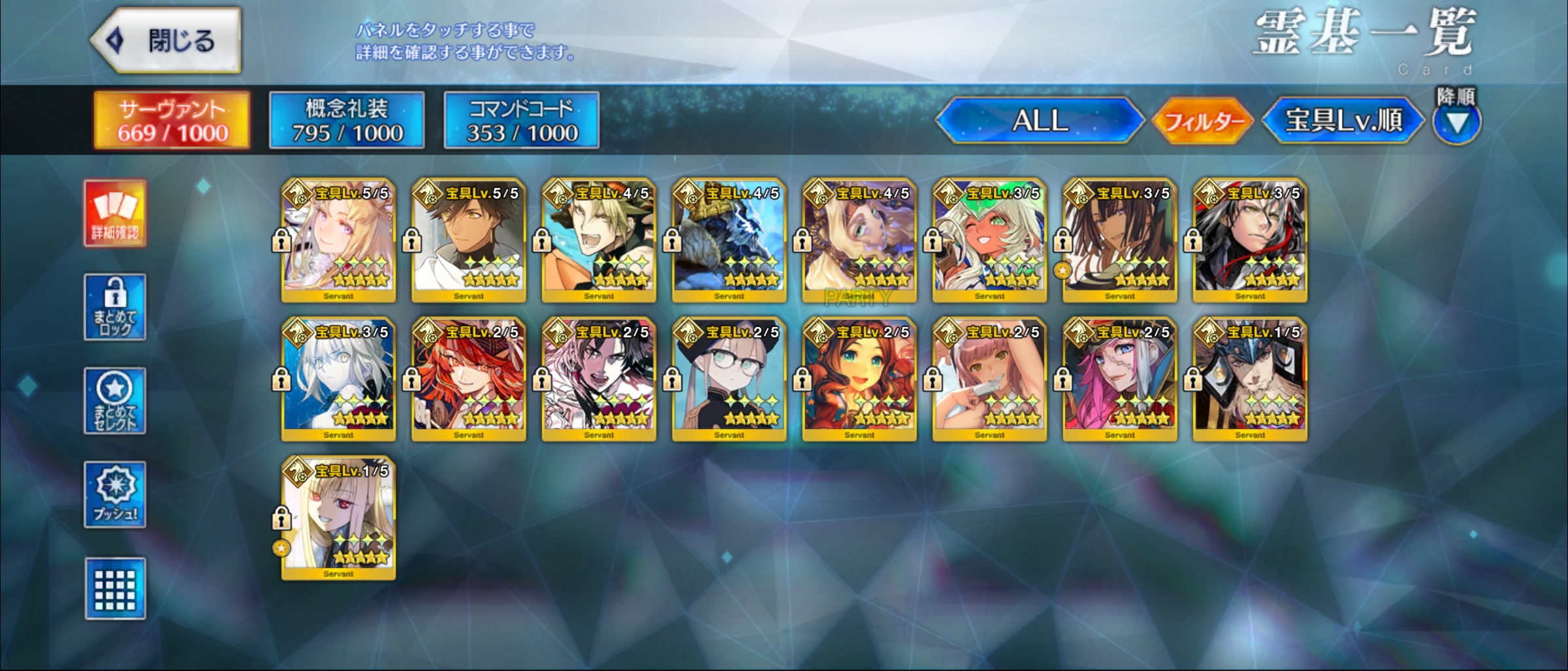
Task: Choose the red-eyed blonde servant 宝具Lv.1/5
Action: [338, 518]
